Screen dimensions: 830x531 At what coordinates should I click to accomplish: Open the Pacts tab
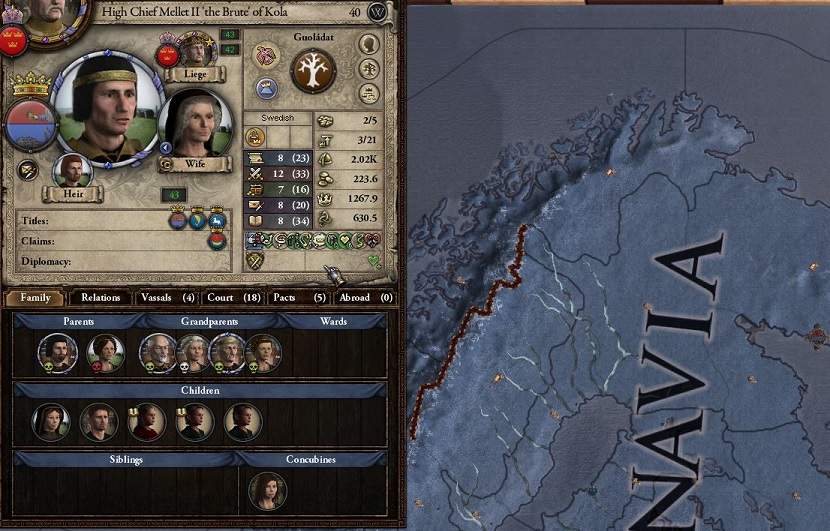pos(299,297)
